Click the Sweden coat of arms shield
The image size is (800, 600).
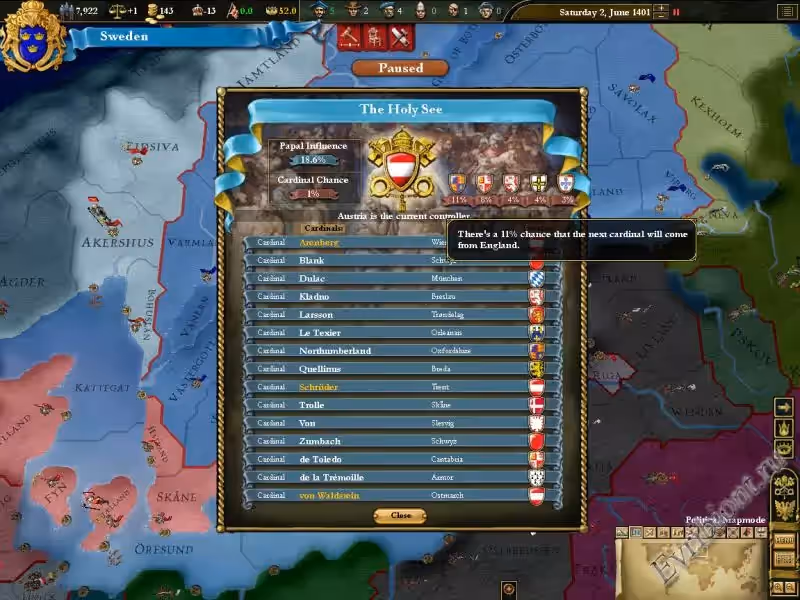(x=33, y=35)
